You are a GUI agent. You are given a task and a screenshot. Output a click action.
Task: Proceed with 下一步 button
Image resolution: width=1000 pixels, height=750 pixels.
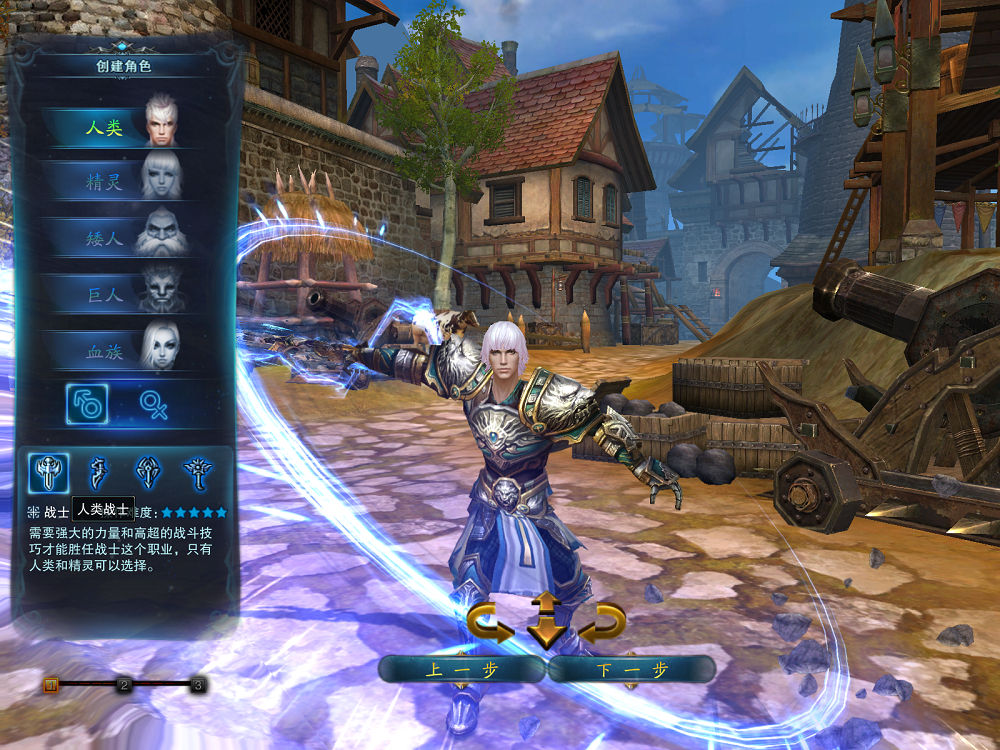pos(631,669)
